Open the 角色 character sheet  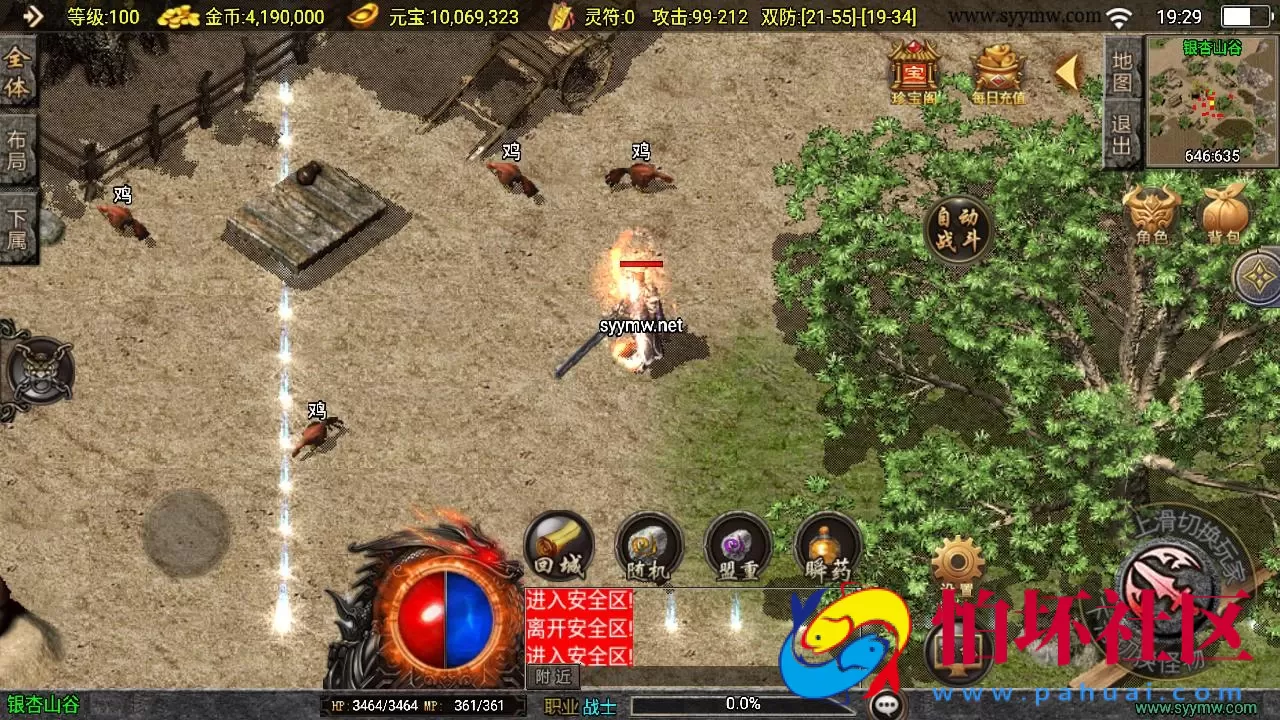coord(1152,214)
